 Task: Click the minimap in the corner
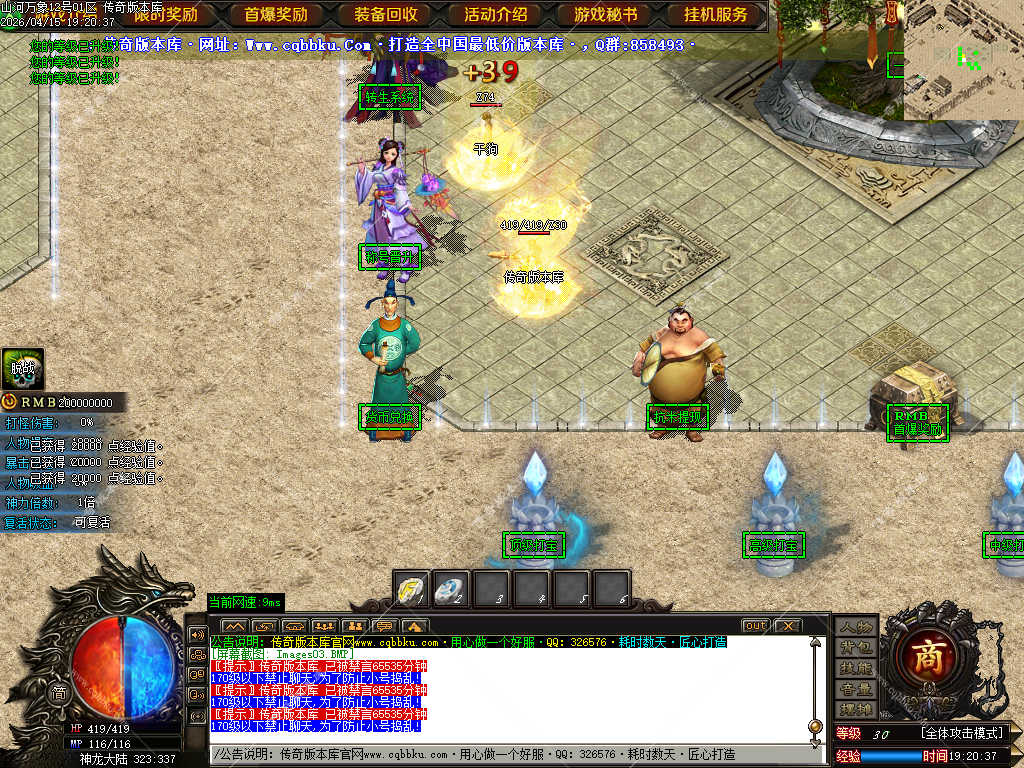963,60
